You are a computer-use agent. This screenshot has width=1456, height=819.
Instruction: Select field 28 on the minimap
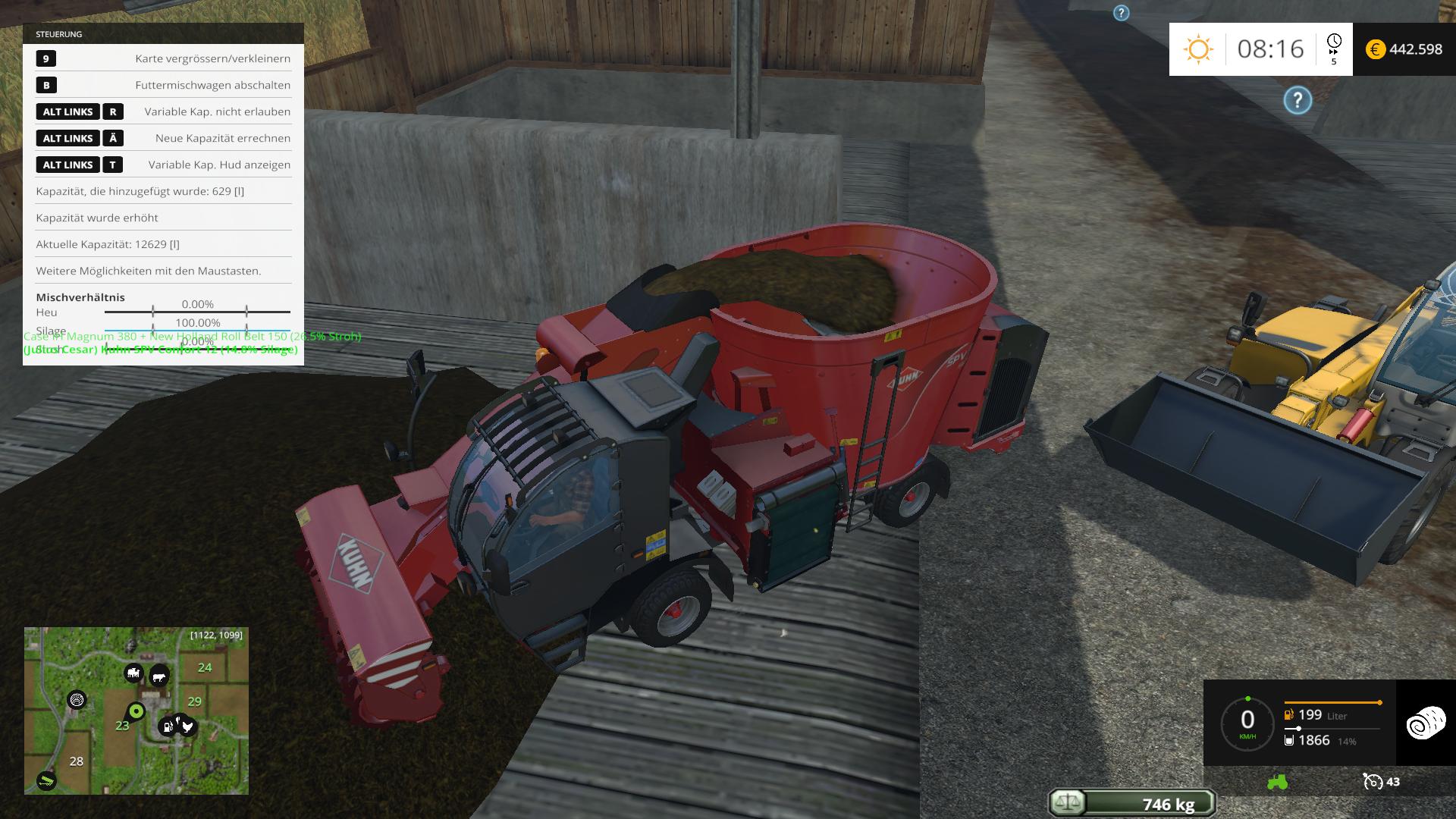click(77, 761)
